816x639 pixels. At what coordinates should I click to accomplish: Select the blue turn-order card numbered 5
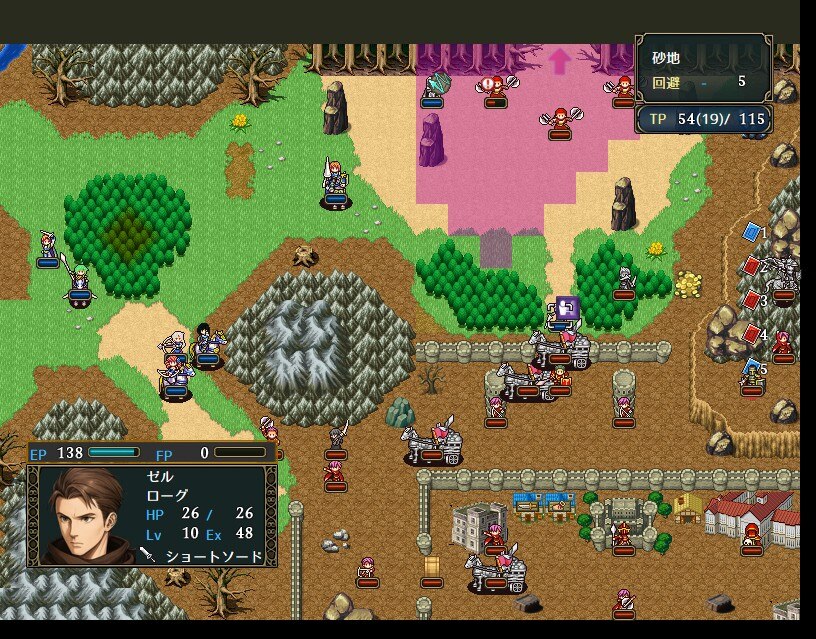[x=751, y=368]
